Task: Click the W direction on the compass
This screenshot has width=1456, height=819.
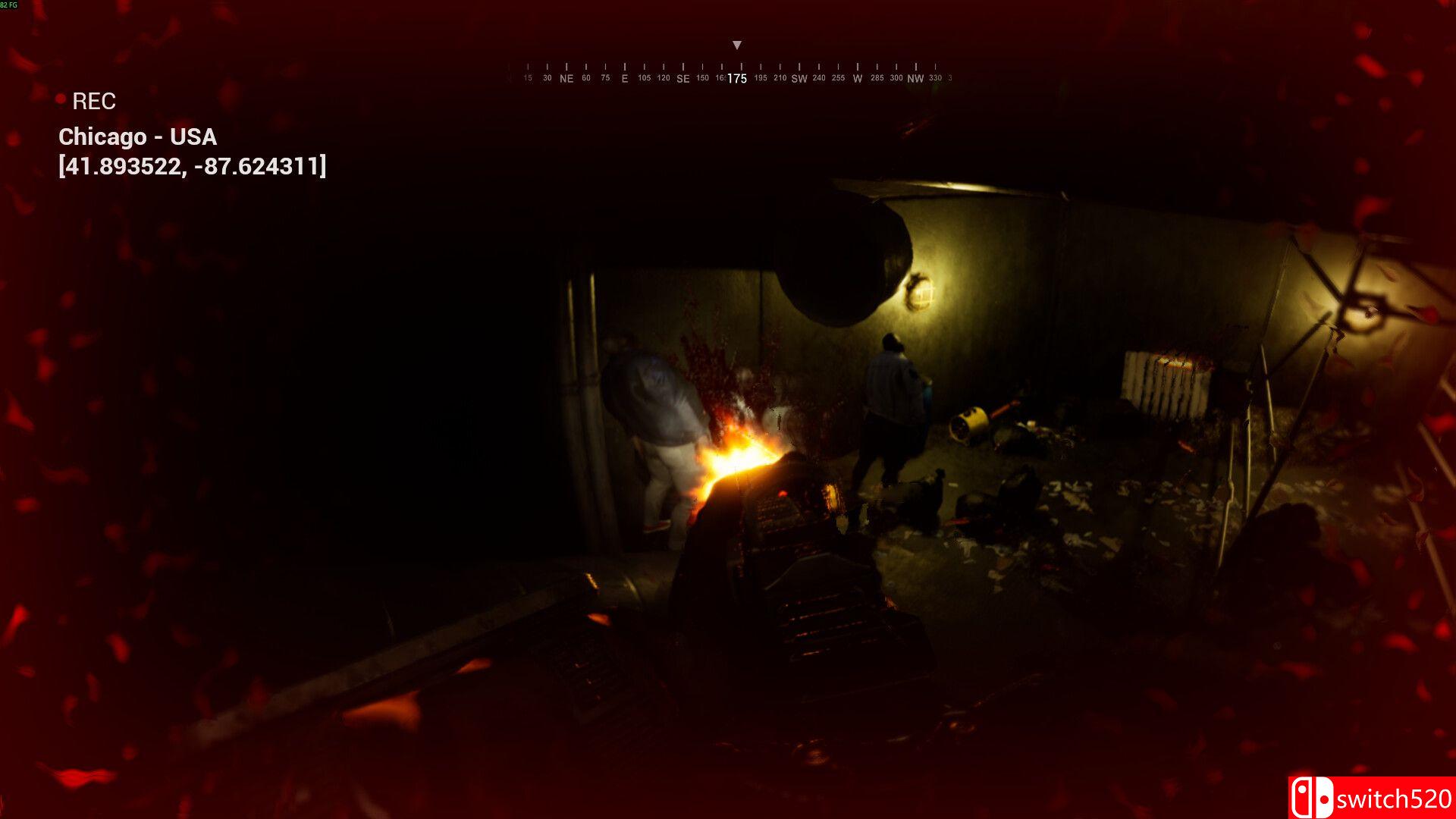Action: [x=857, y=78]
